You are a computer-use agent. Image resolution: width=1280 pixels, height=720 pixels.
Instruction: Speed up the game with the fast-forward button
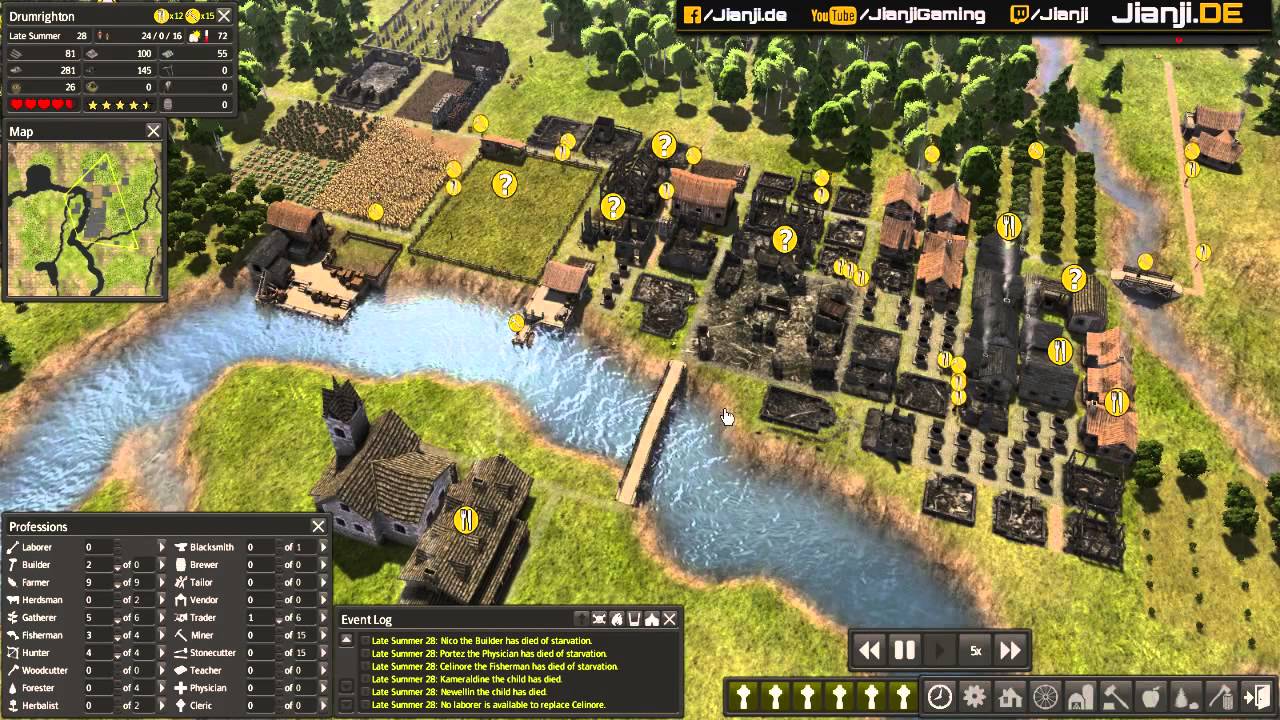click(1010, 651)
